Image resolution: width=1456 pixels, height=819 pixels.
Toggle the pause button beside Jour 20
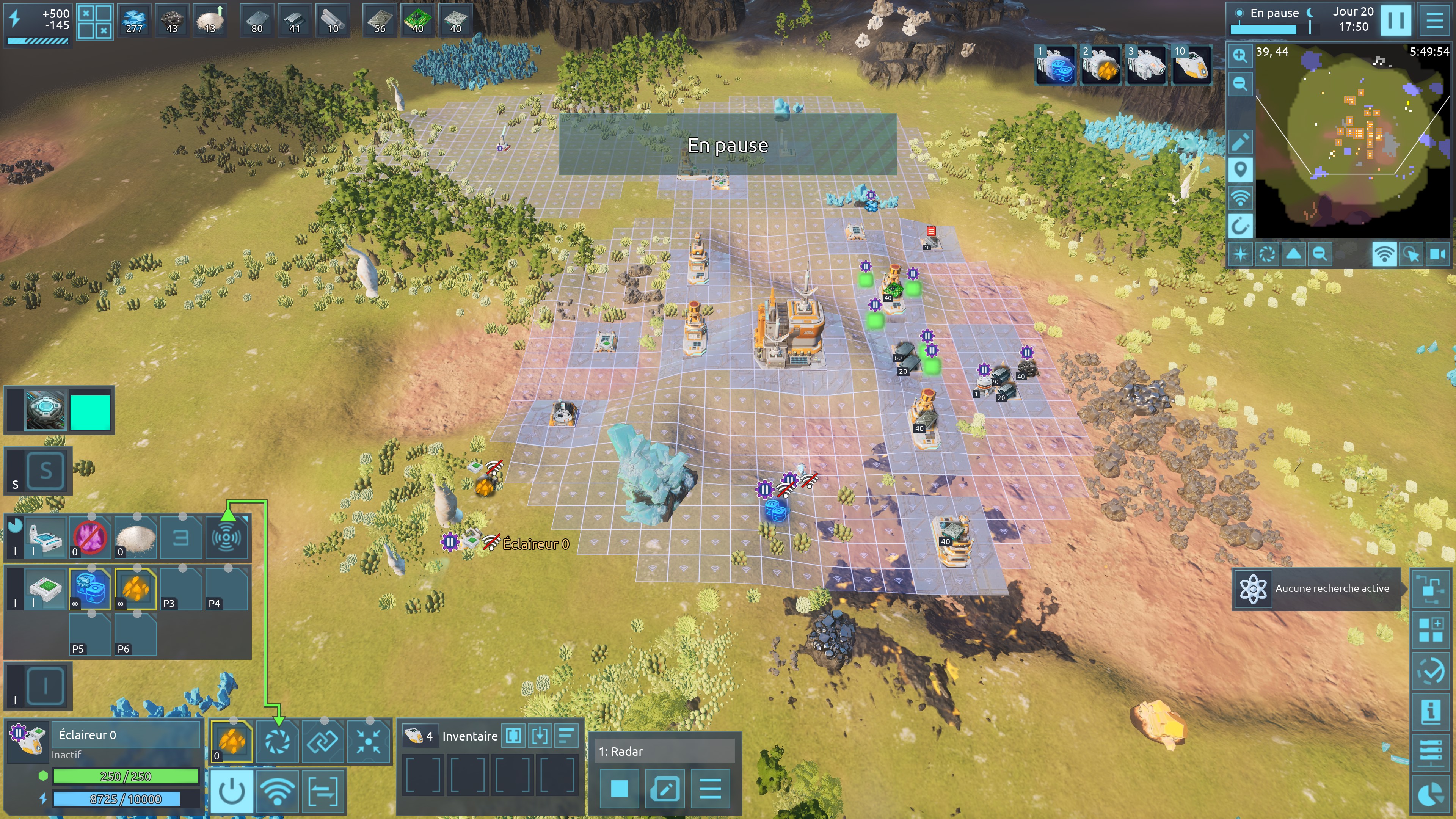coord(1395,20)
